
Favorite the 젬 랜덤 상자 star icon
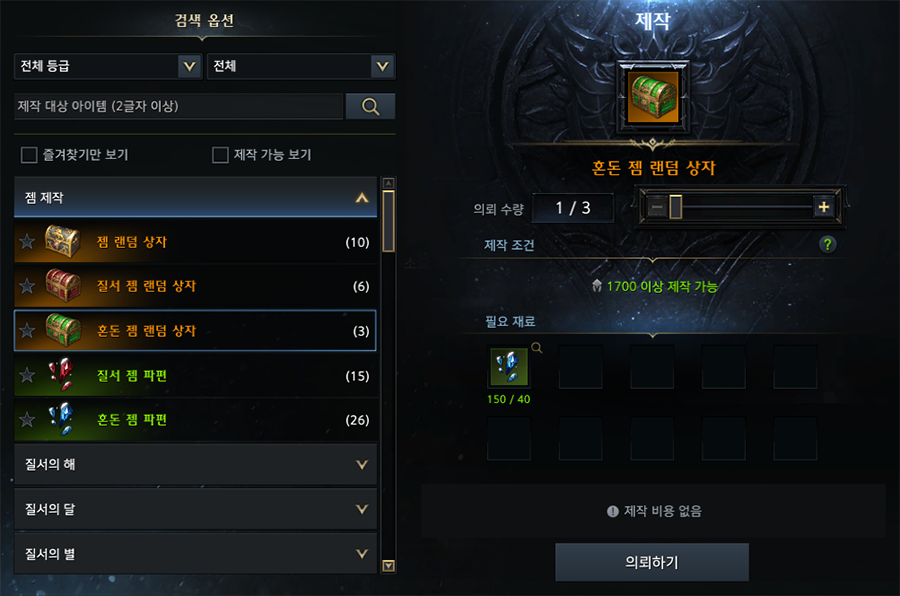[x=27, y=242]
